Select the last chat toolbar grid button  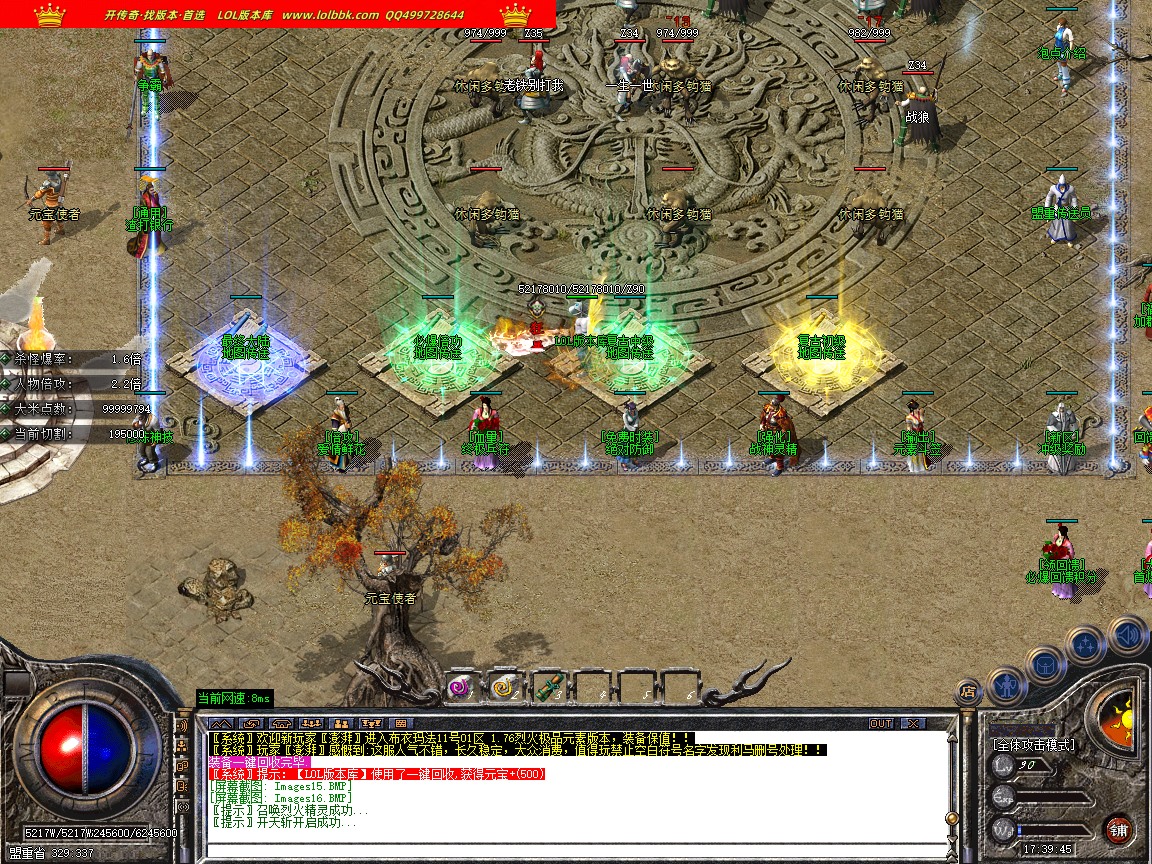400,723
